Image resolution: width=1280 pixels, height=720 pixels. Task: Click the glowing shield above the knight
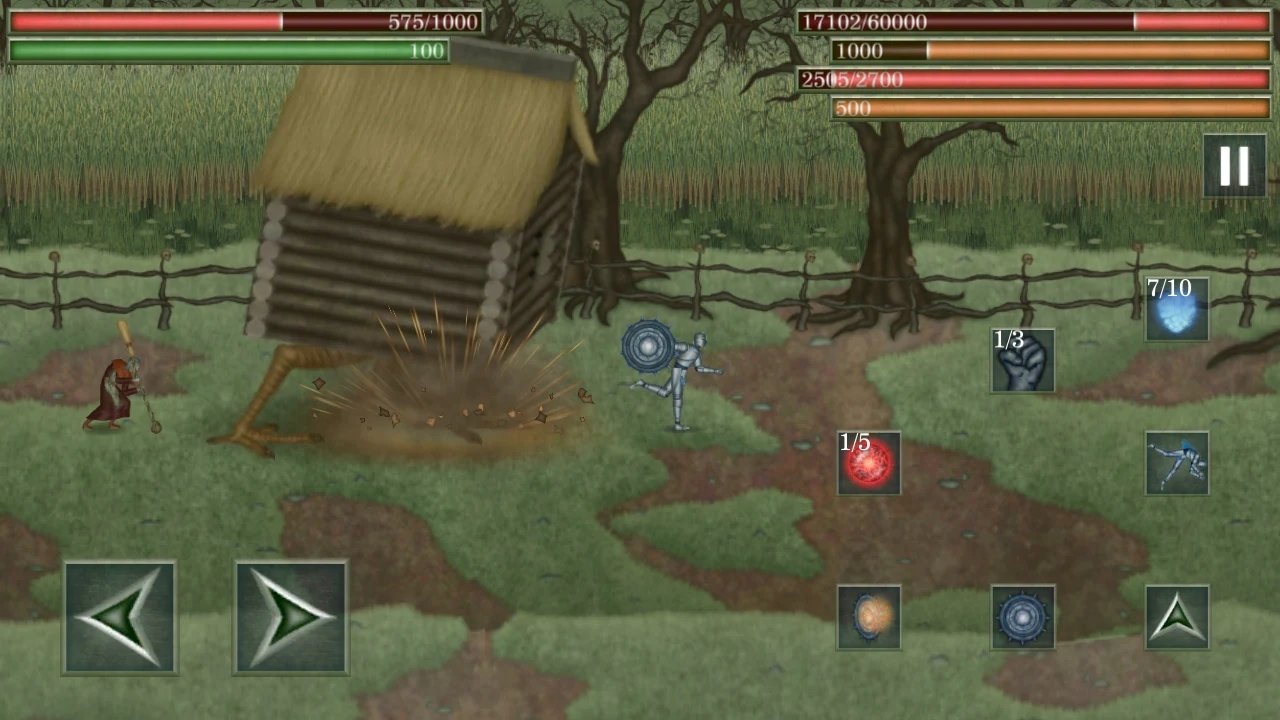click(x=646, y=347)
